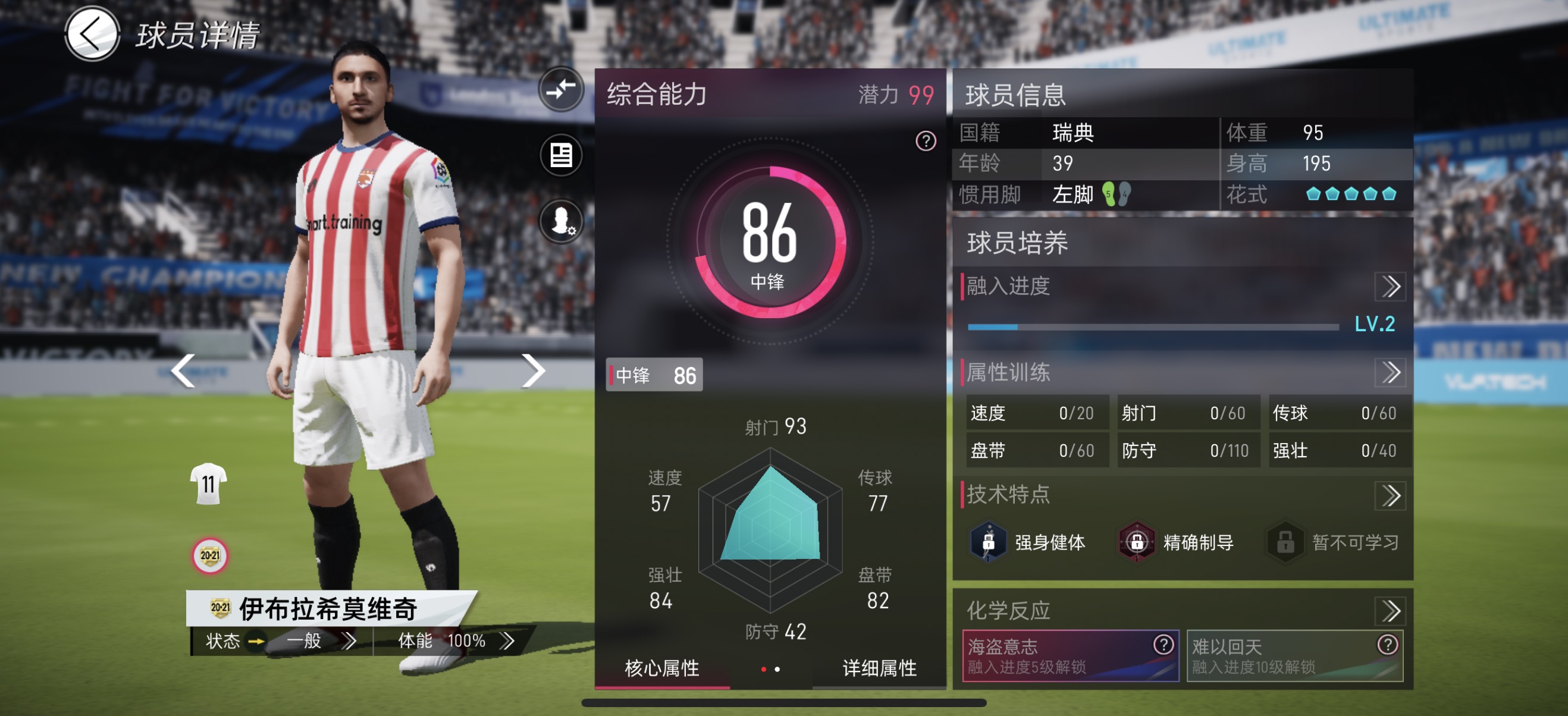Viewport: 1568px width, 716px height.
Task: Click the 暂不可学习 lock icon
Action: coord(1284,542)
